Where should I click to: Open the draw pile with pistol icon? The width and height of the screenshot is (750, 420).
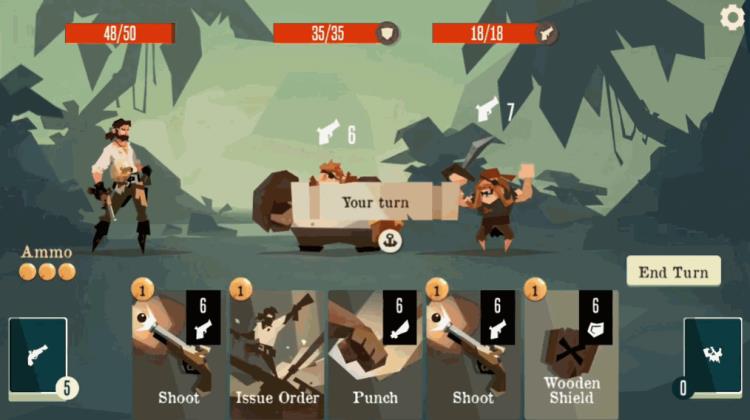(38, 357)
